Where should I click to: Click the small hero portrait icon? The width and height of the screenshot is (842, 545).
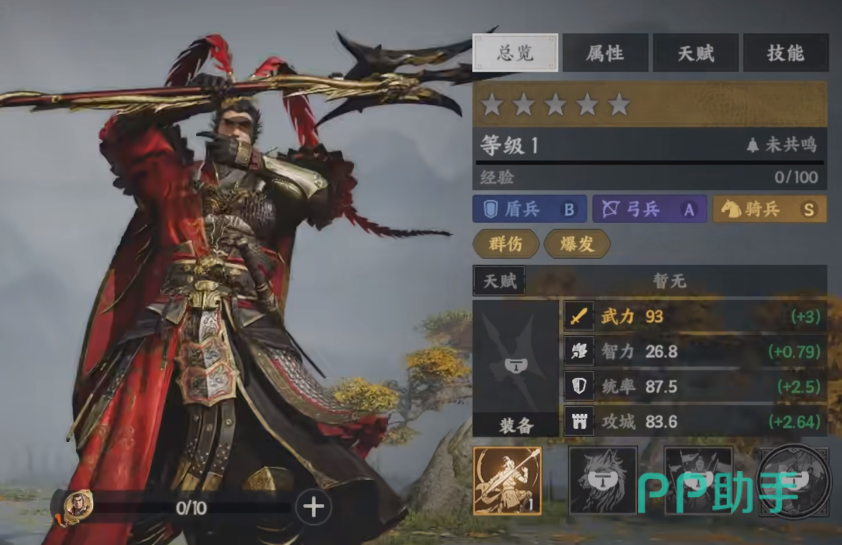(x=79, y=506)
